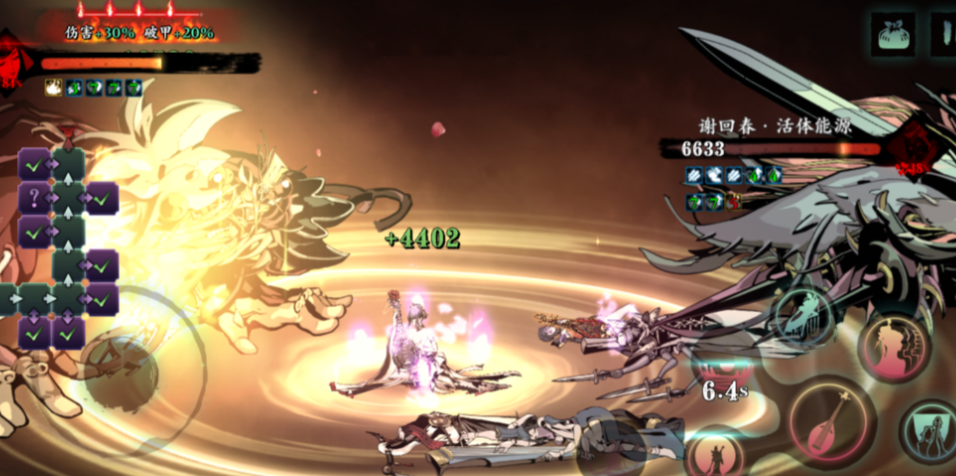Viewport: 956px width, 476px height.
Task: Select the question mark room on minimap
Action: pos(35,197)
